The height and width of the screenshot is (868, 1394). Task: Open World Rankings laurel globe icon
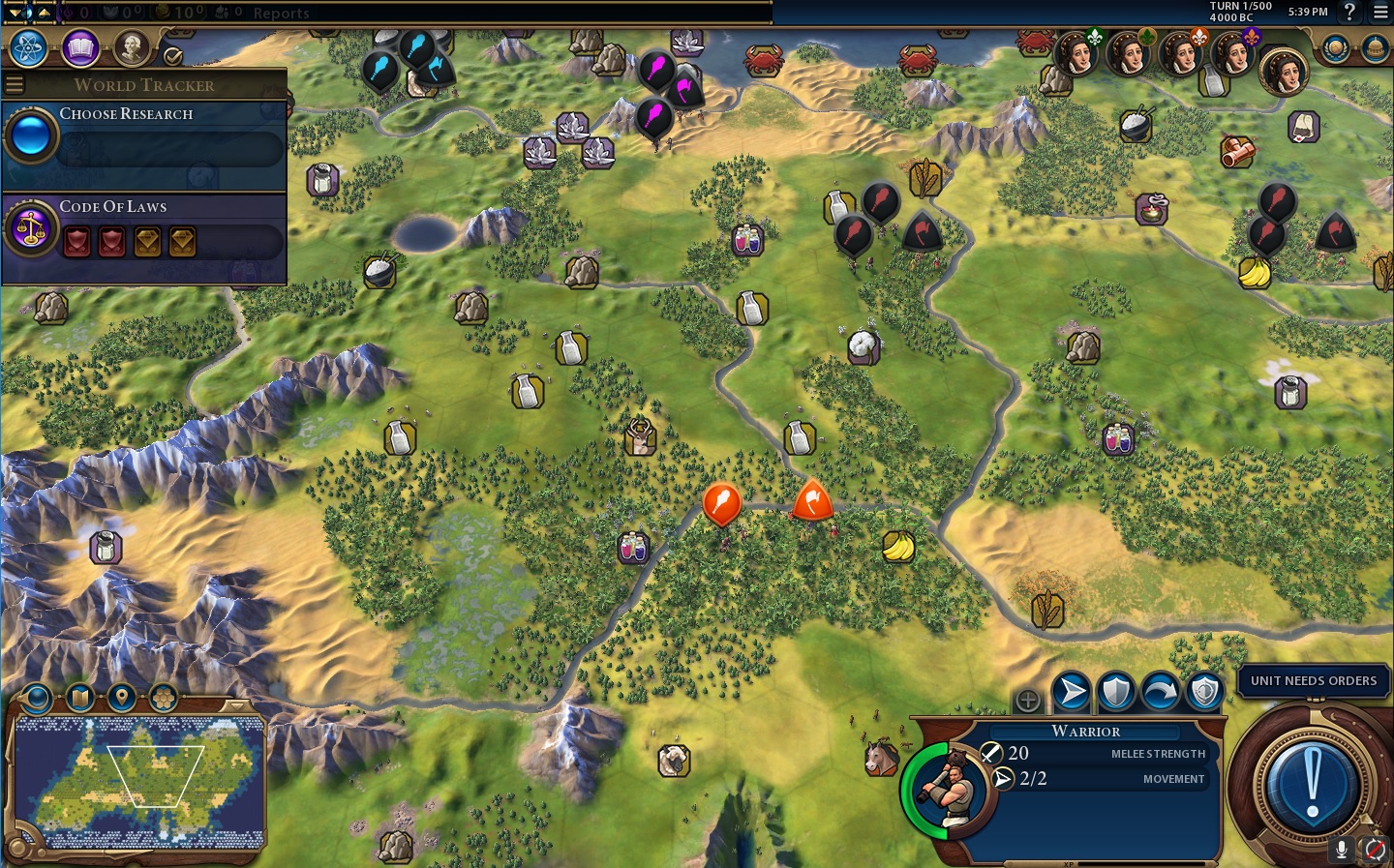click(1336, 47)
